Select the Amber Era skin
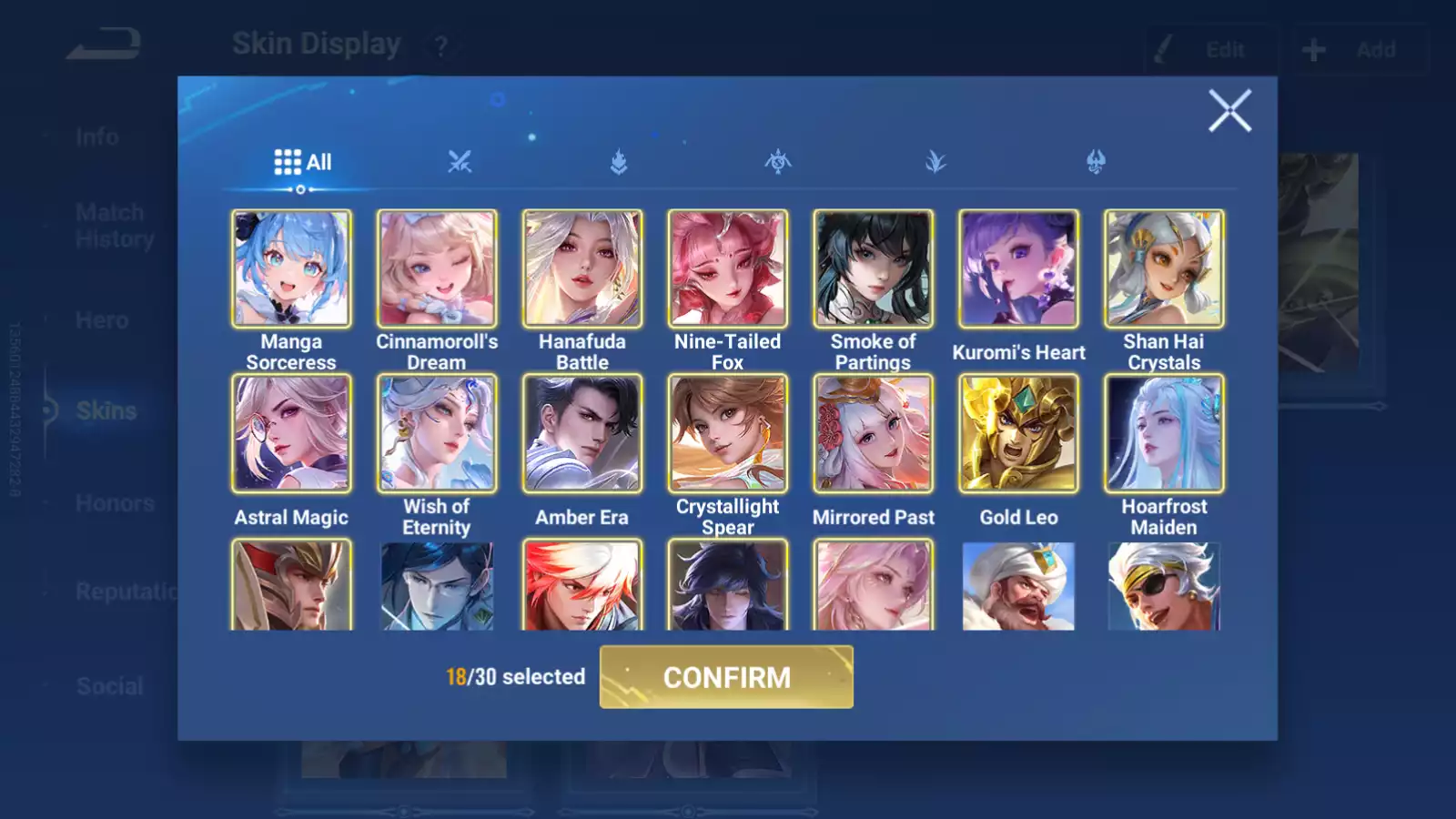 (582, 434)
